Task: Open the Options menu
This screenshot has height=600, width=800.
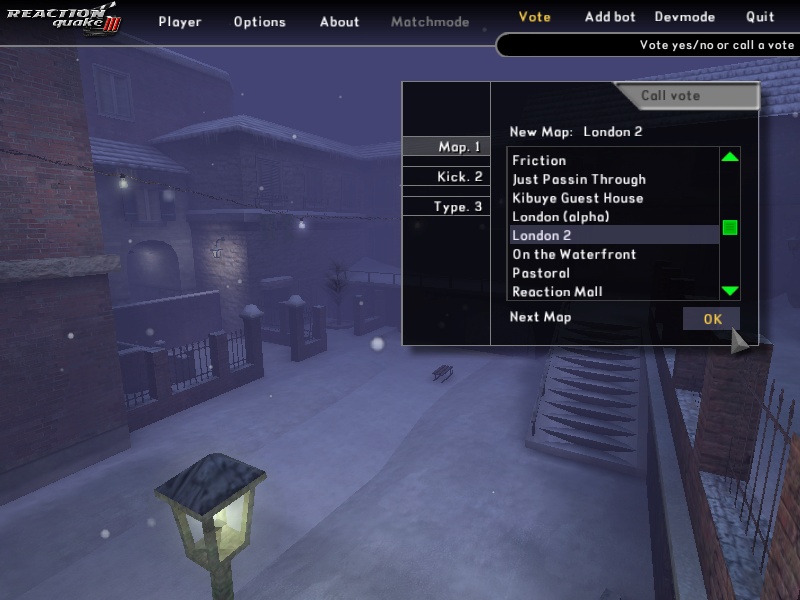Action: coord(259,21)
